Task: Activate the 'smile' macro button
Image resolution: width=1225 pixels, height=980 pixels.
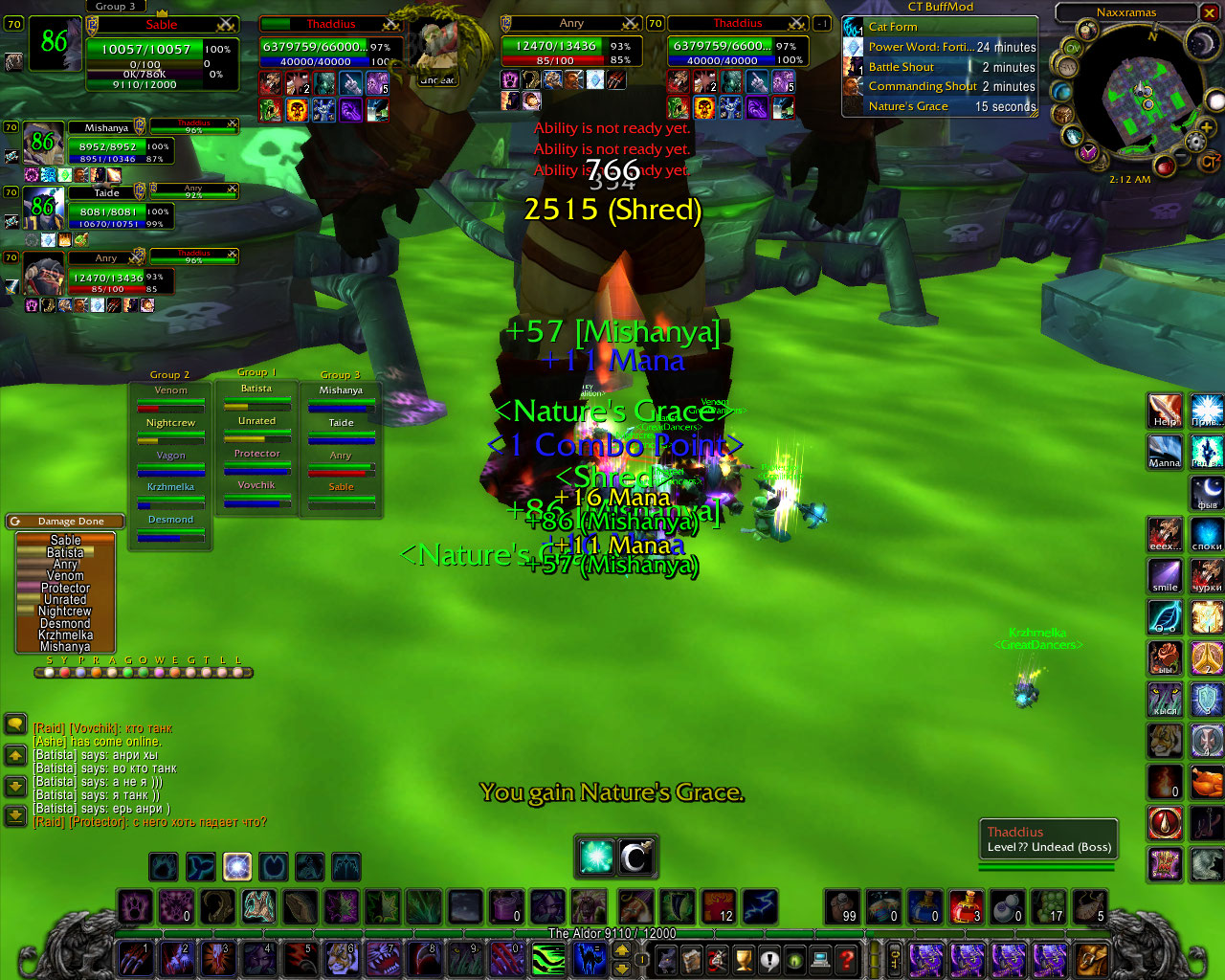Action: click(x=1165, y=576)
